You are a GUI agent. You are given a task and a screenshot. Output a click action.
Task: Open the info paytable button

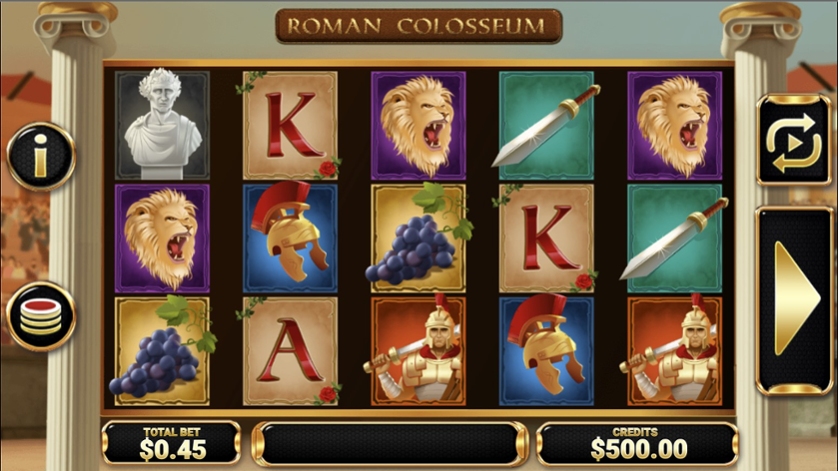(41, 157)
